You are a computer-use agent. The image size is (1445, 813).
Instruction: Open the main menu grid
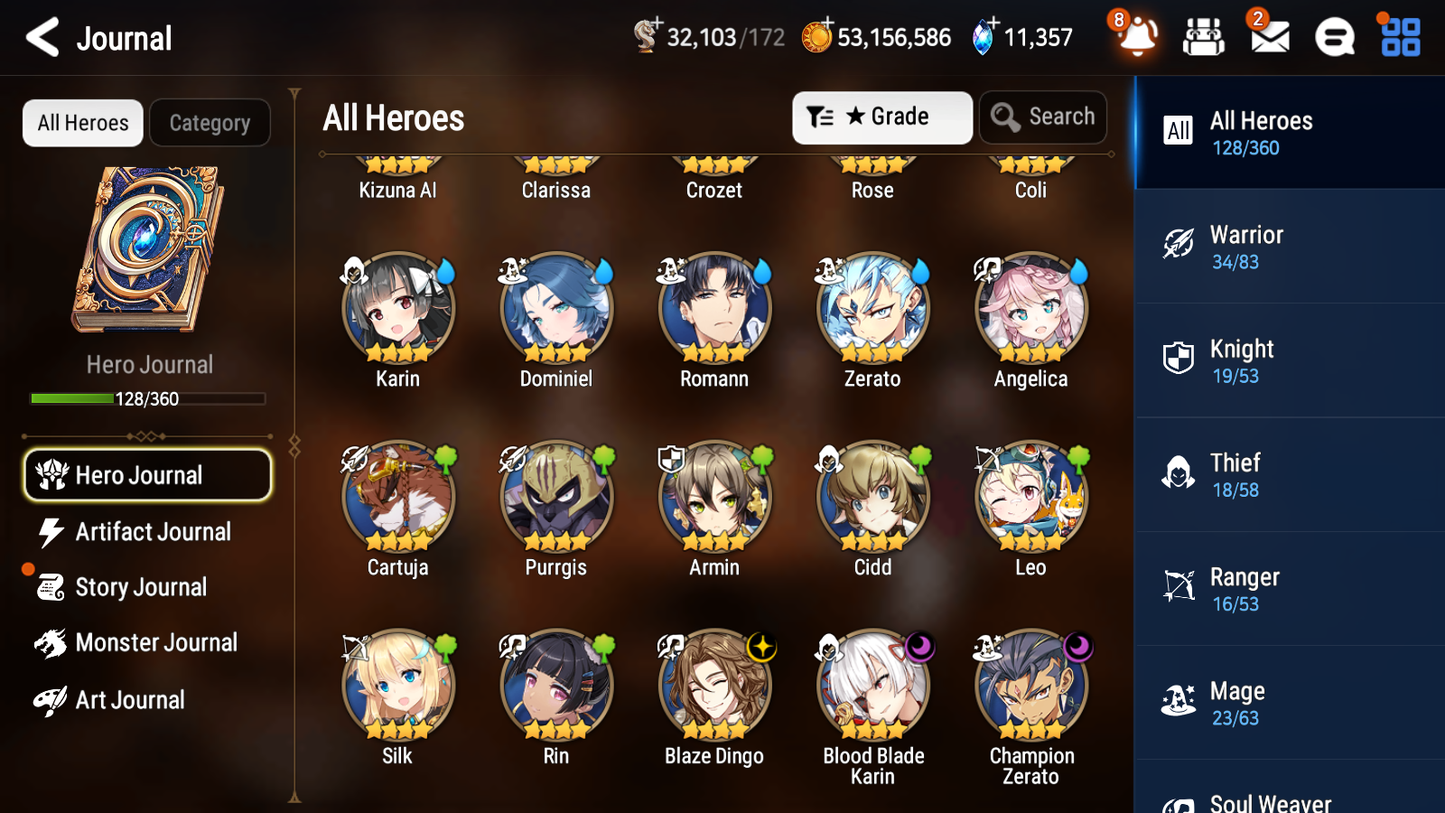tap(1398, 37)
